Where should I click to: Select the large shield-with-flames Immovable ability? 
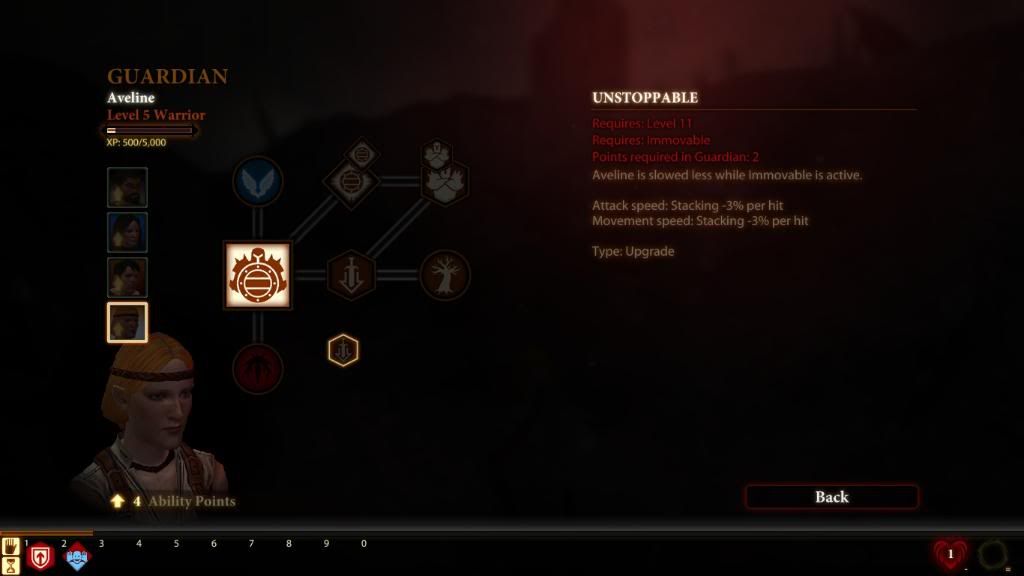(x=257, y=275)
